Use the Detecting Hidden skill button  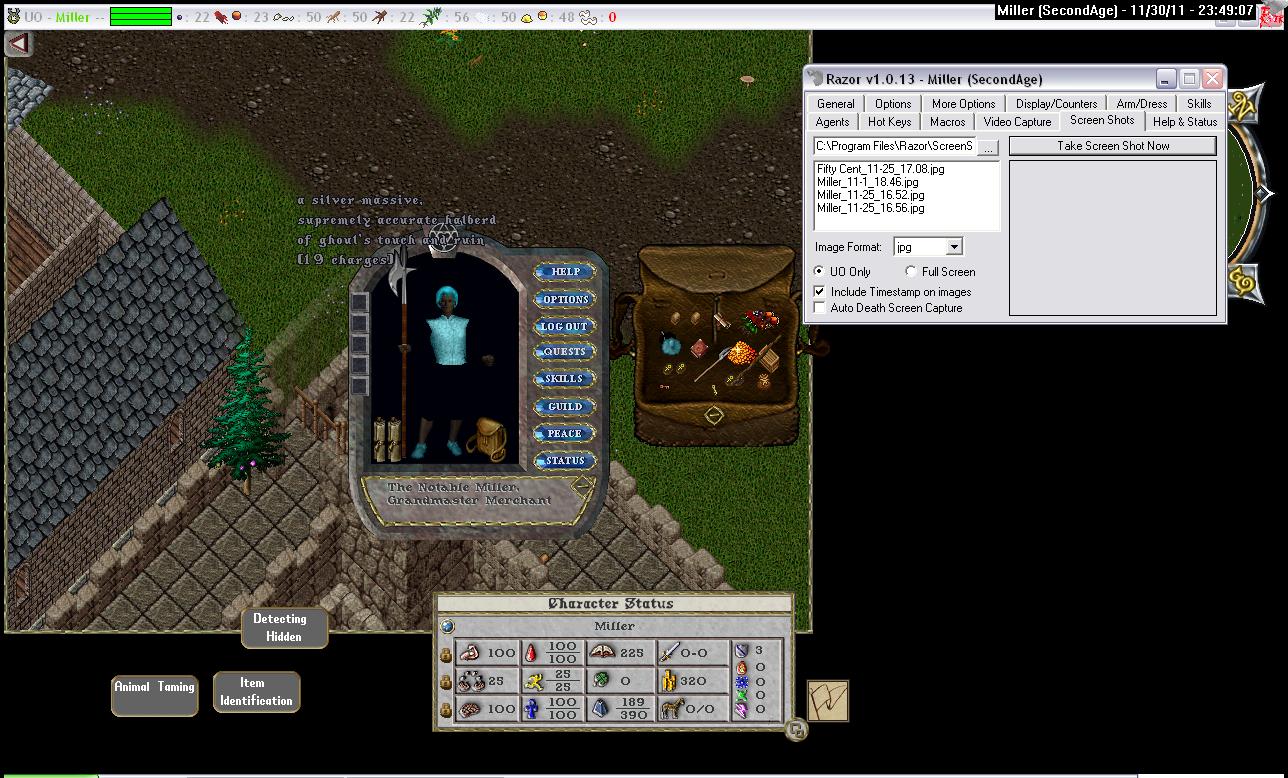click(284, 627)
